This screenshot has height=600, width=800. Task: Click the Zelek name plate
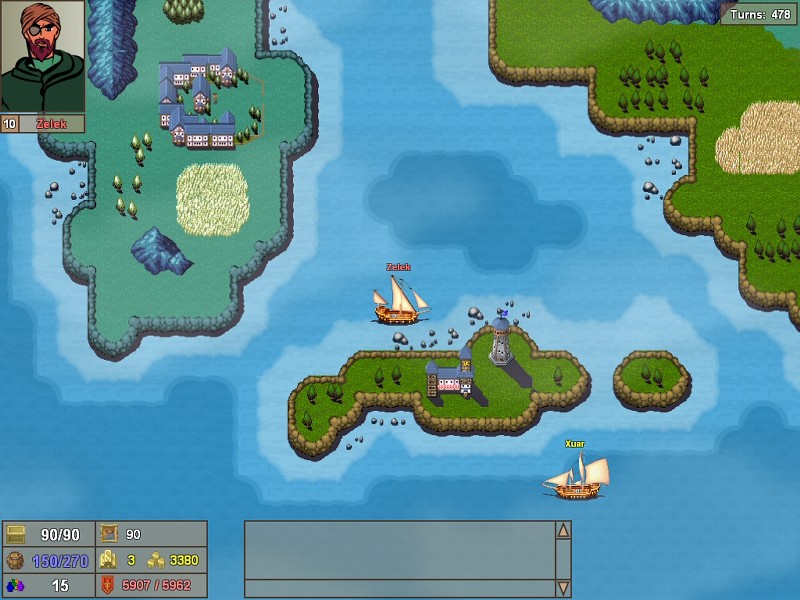coord(51,124)
